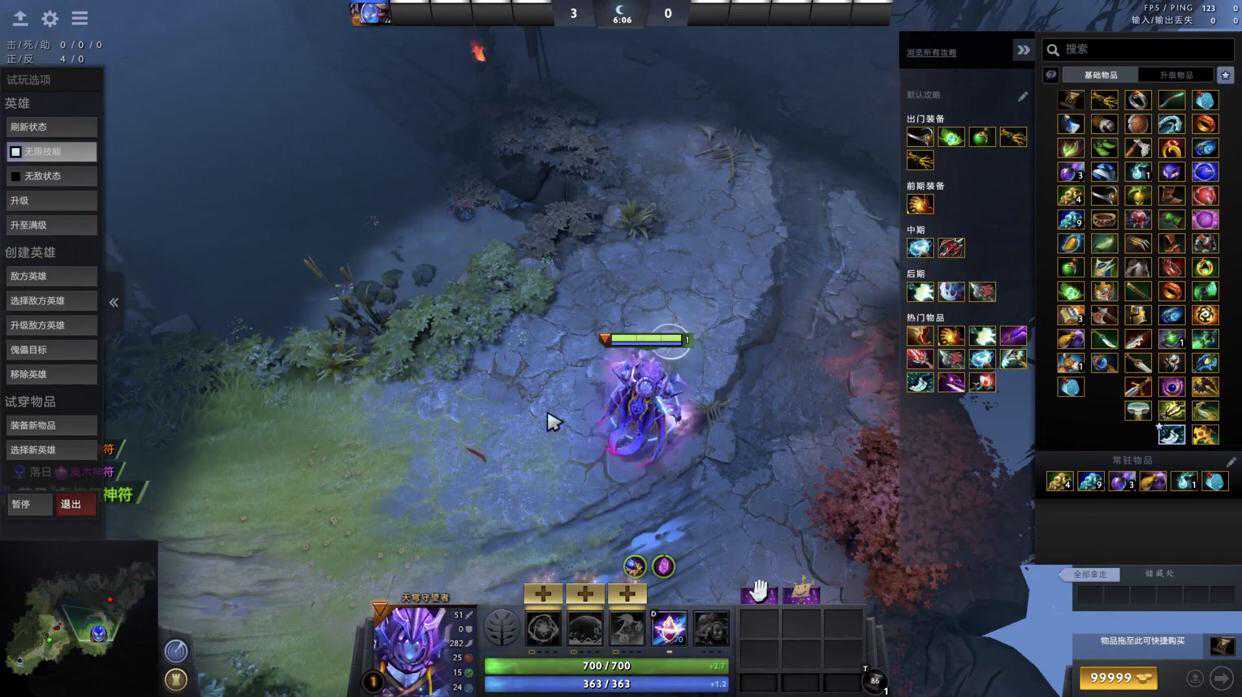Edit the item guide with the pencil icon
This screenshot has height=697, width=1242.
tap(1022, 96)
